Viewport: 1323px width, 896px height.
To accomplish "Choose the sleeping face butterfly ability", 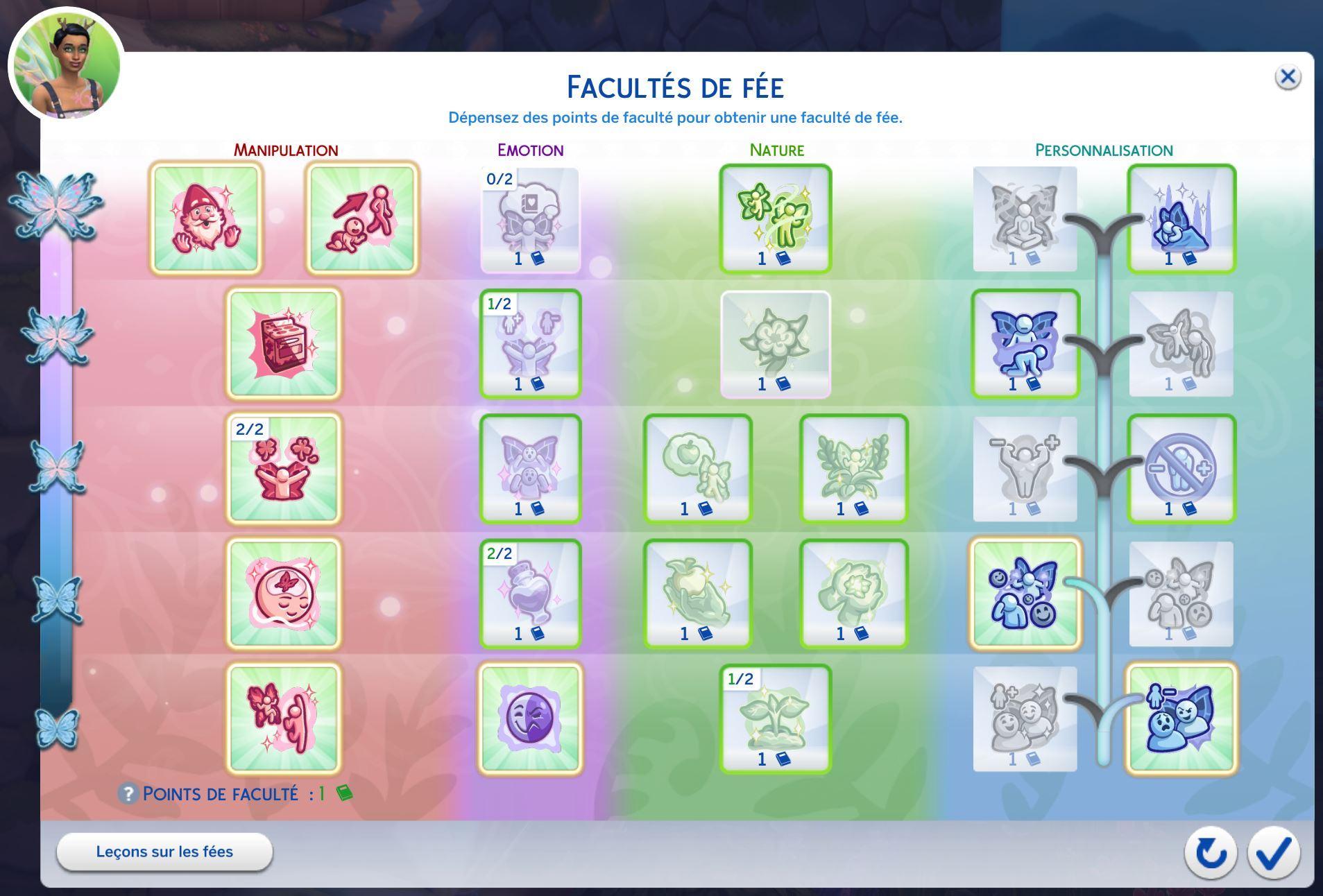I will point(284,594).
